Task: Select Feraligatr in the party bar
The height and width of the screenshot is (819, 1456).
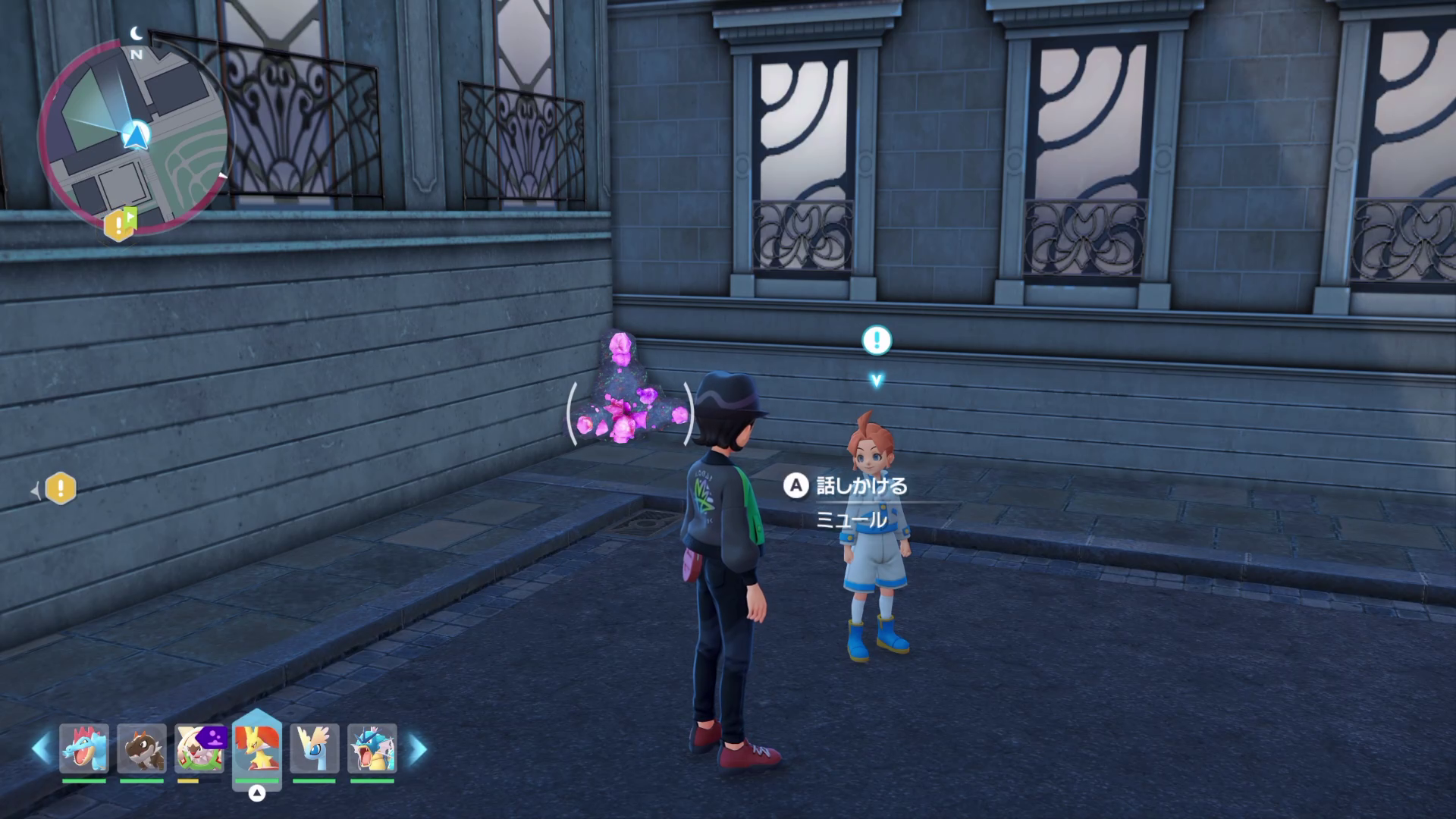Action: [x=84, y=748]
